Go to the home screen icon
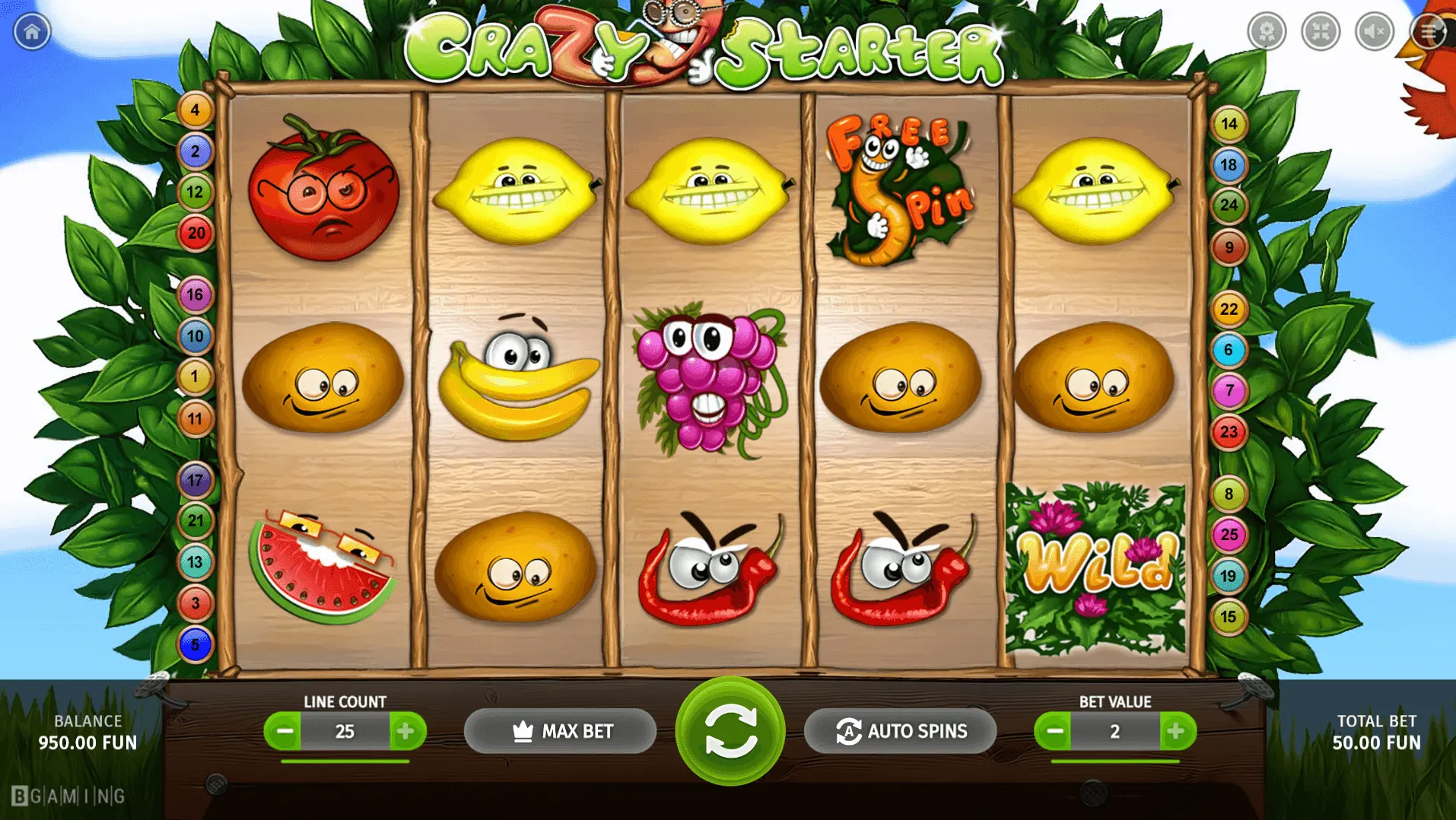The height and width of the screenshot is (820, 1456). click(32, 32)
